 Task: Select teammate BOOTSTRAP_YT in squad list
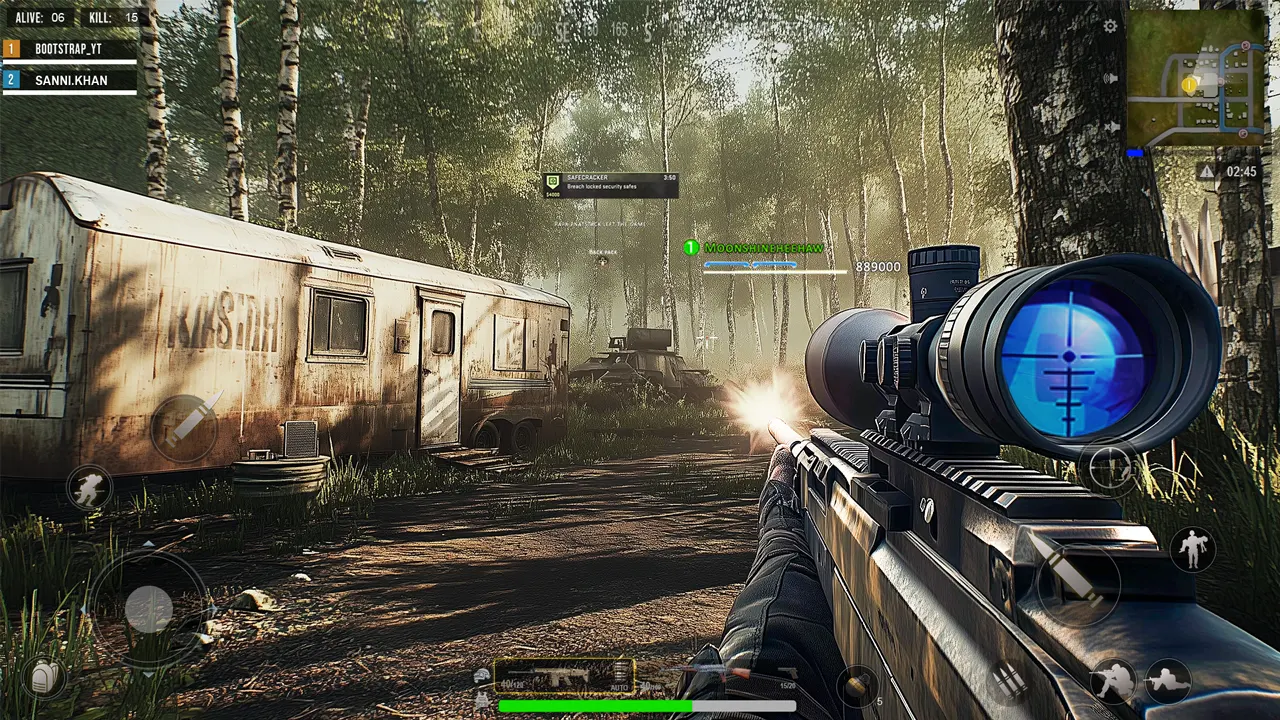point(69,48)
